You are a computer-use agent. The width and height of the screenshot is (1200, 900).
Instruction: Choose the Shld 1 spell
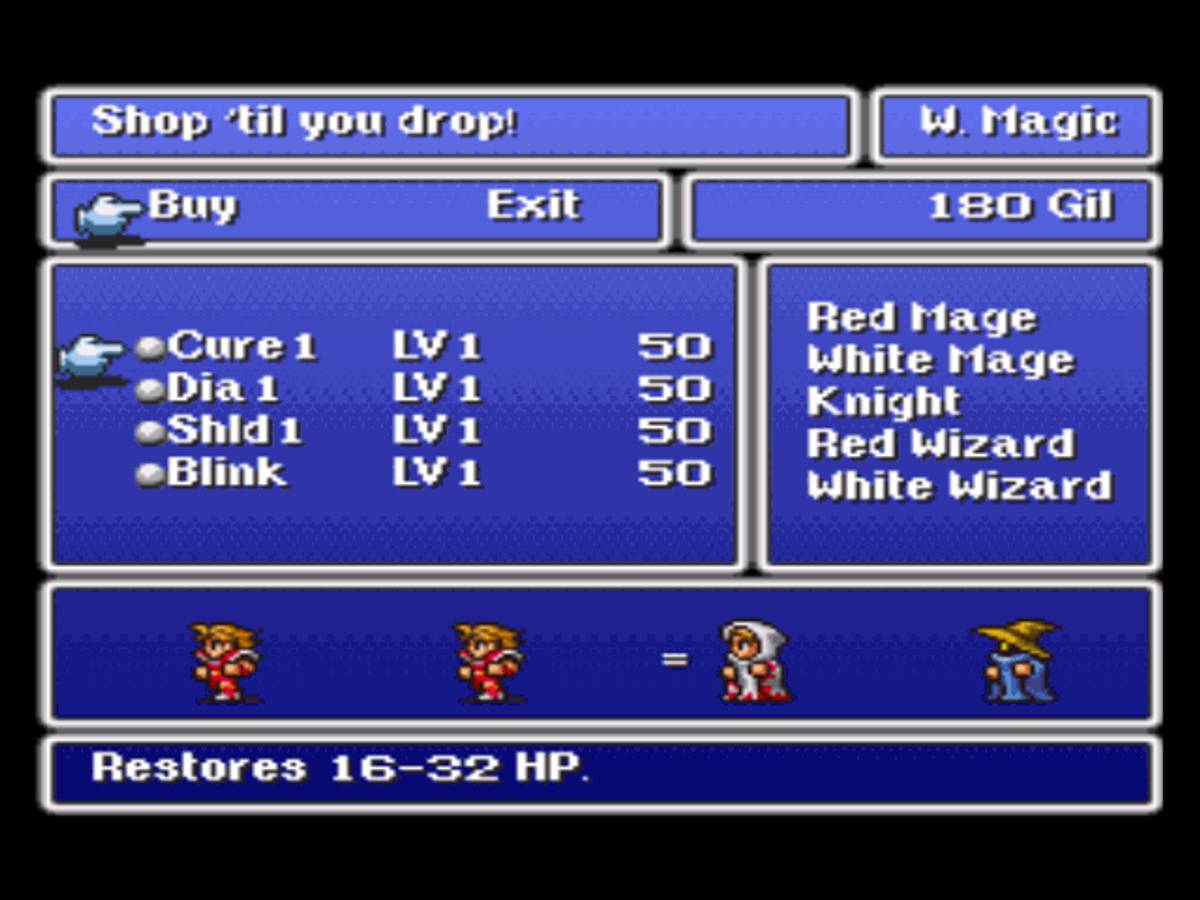click(234, 431)
